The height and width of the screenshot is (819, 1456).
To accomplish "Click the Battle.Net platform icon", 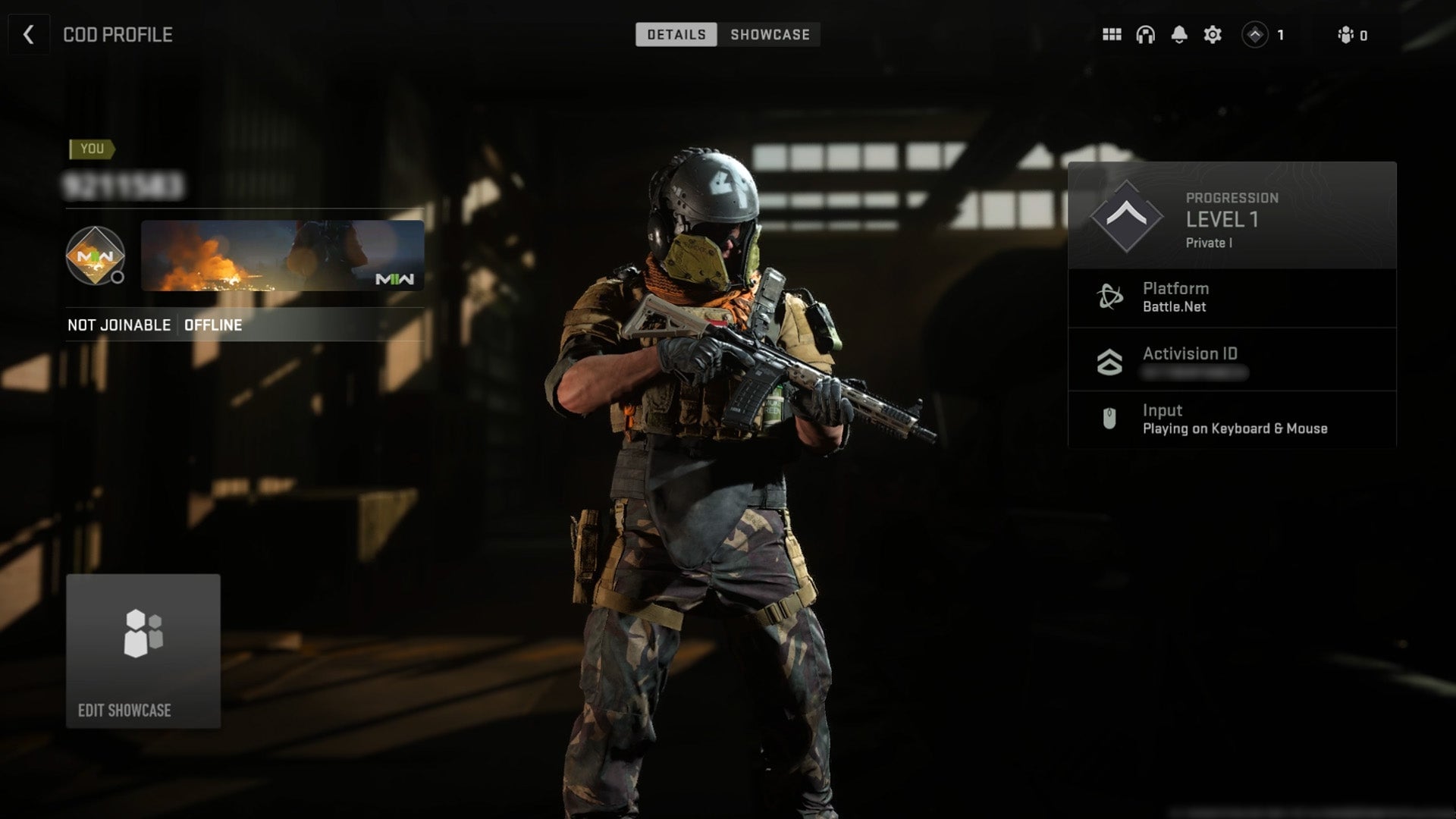I will (1109, 297).
